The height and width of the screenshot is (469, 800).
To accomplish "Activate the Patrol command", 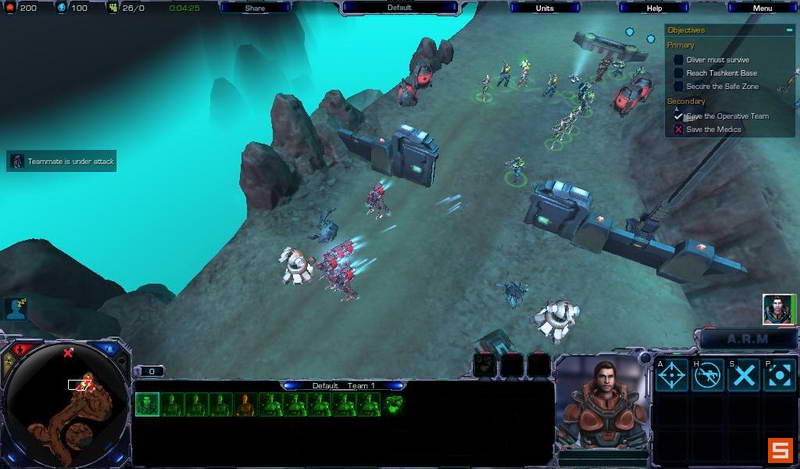I will [778, 376].
